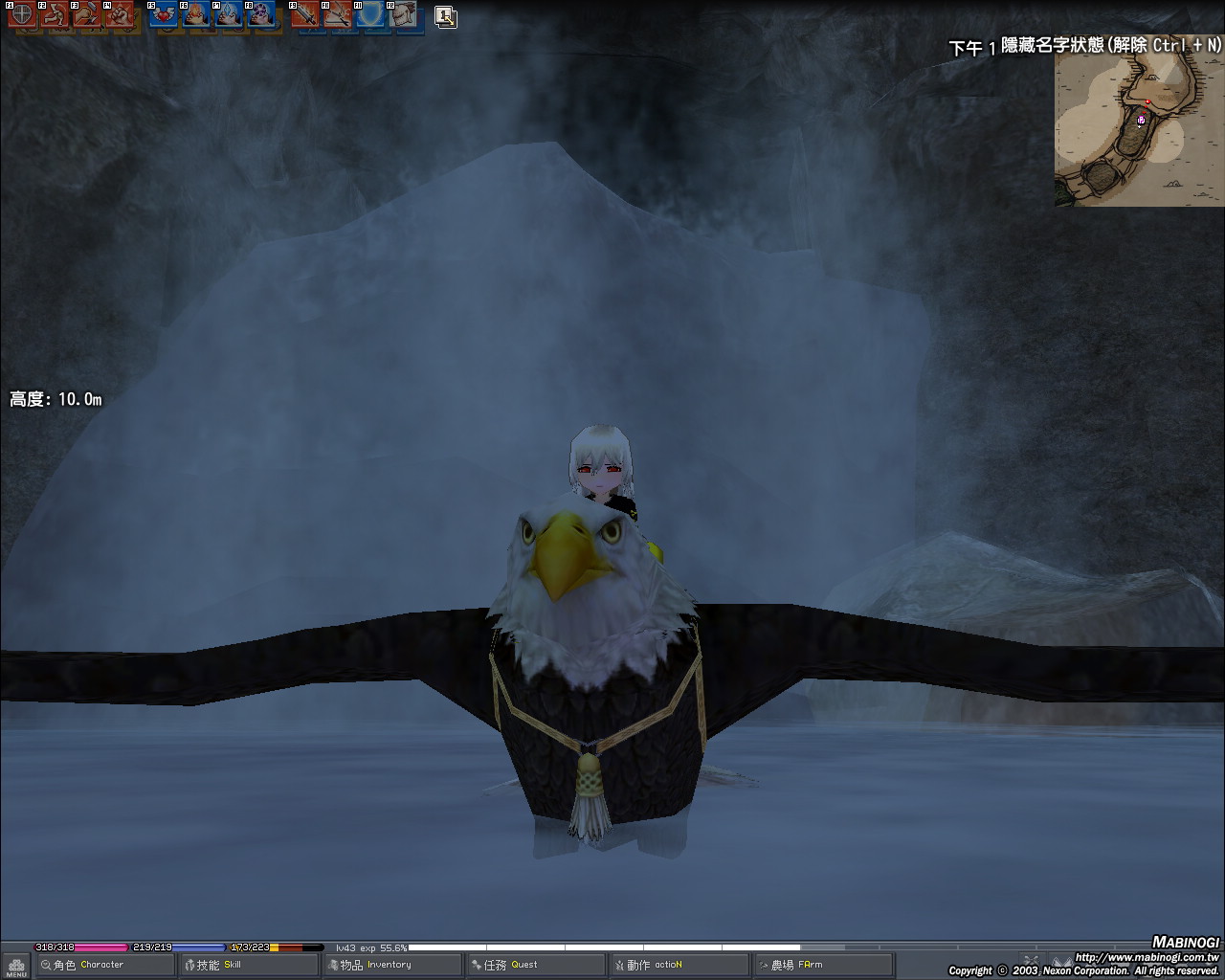
Task: Open the Farm window
Action: pos(823,965)
